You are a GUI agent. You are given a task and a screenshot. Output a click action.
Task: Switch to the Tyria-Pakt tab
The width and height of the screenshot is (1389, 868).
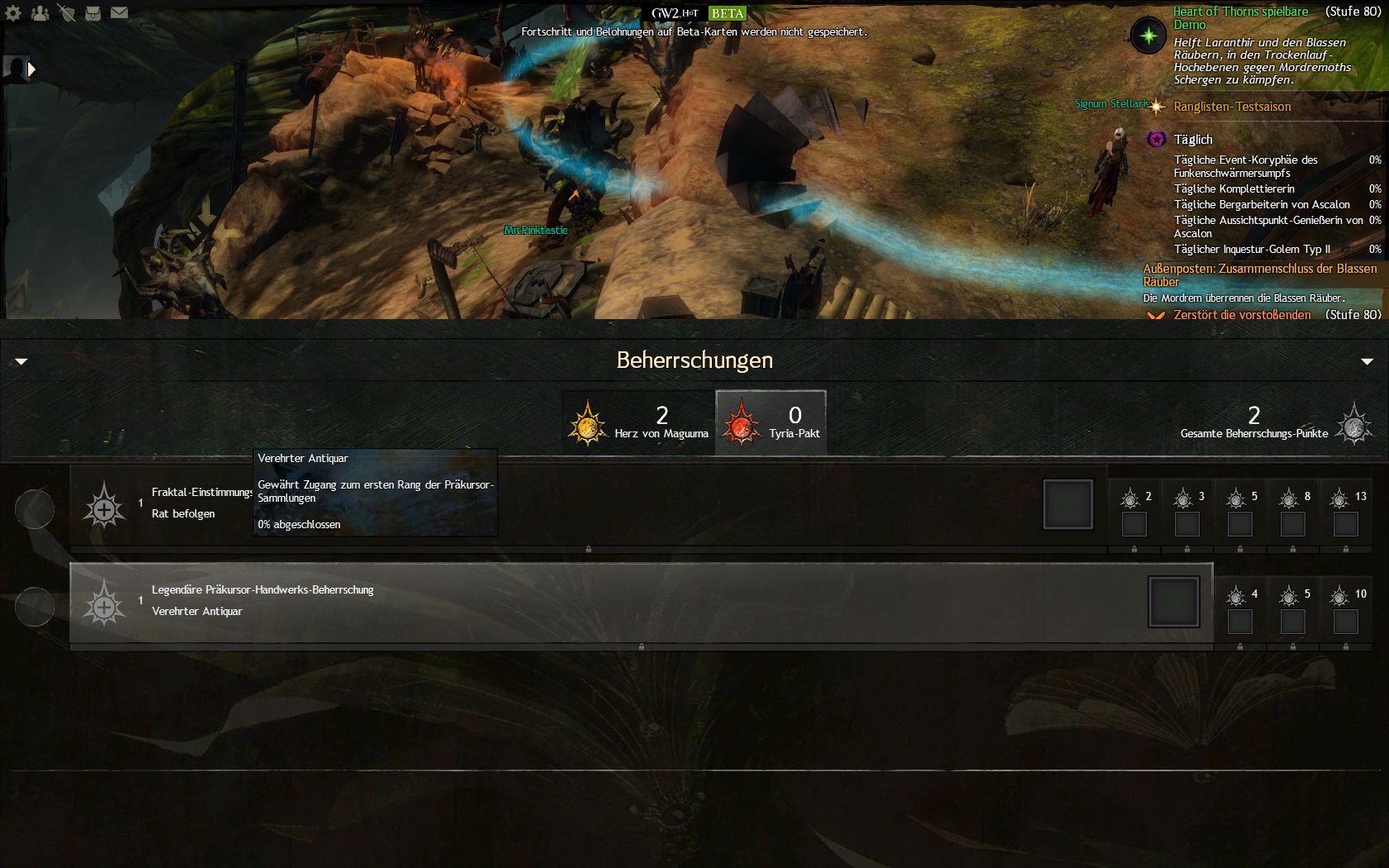(x=771, y=422)
